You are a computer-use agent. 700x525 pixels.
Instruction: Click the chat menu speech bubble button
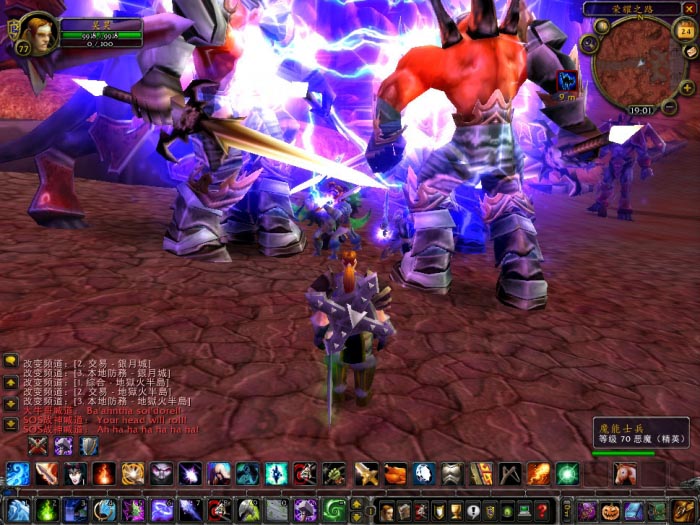click(10, 361)
